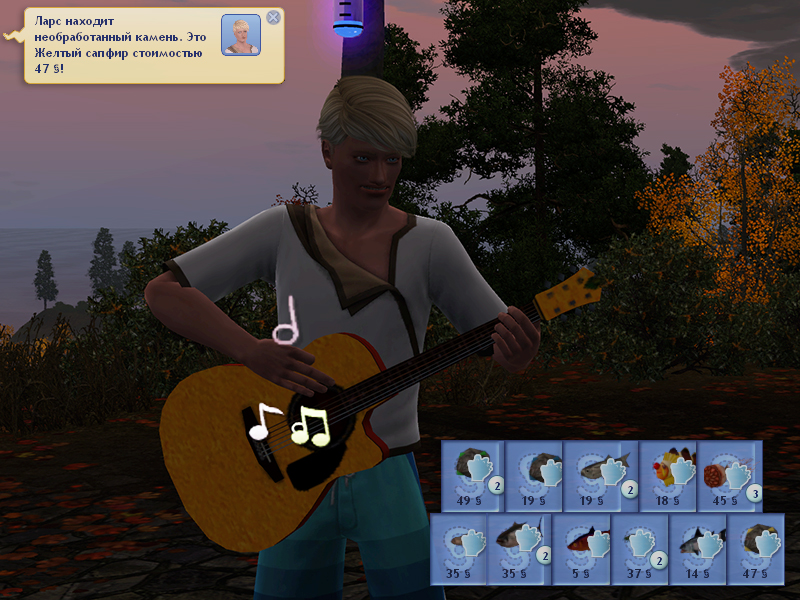This screenshot has width=800, height=600.
Task: Choose the 37 § inventory item
Action: (639, 549)
